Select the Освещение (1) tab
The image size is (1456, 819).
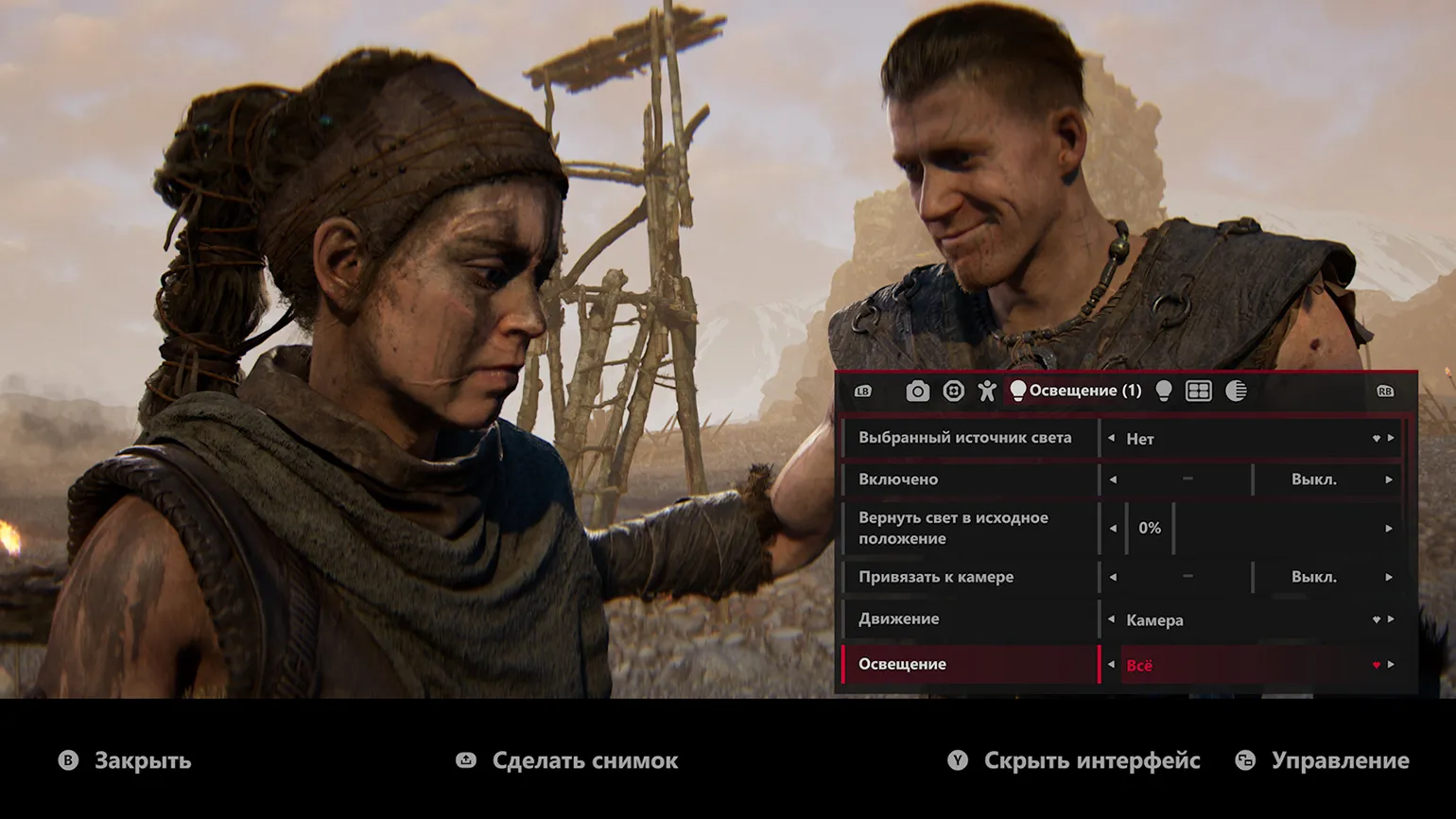[1076, 392]
